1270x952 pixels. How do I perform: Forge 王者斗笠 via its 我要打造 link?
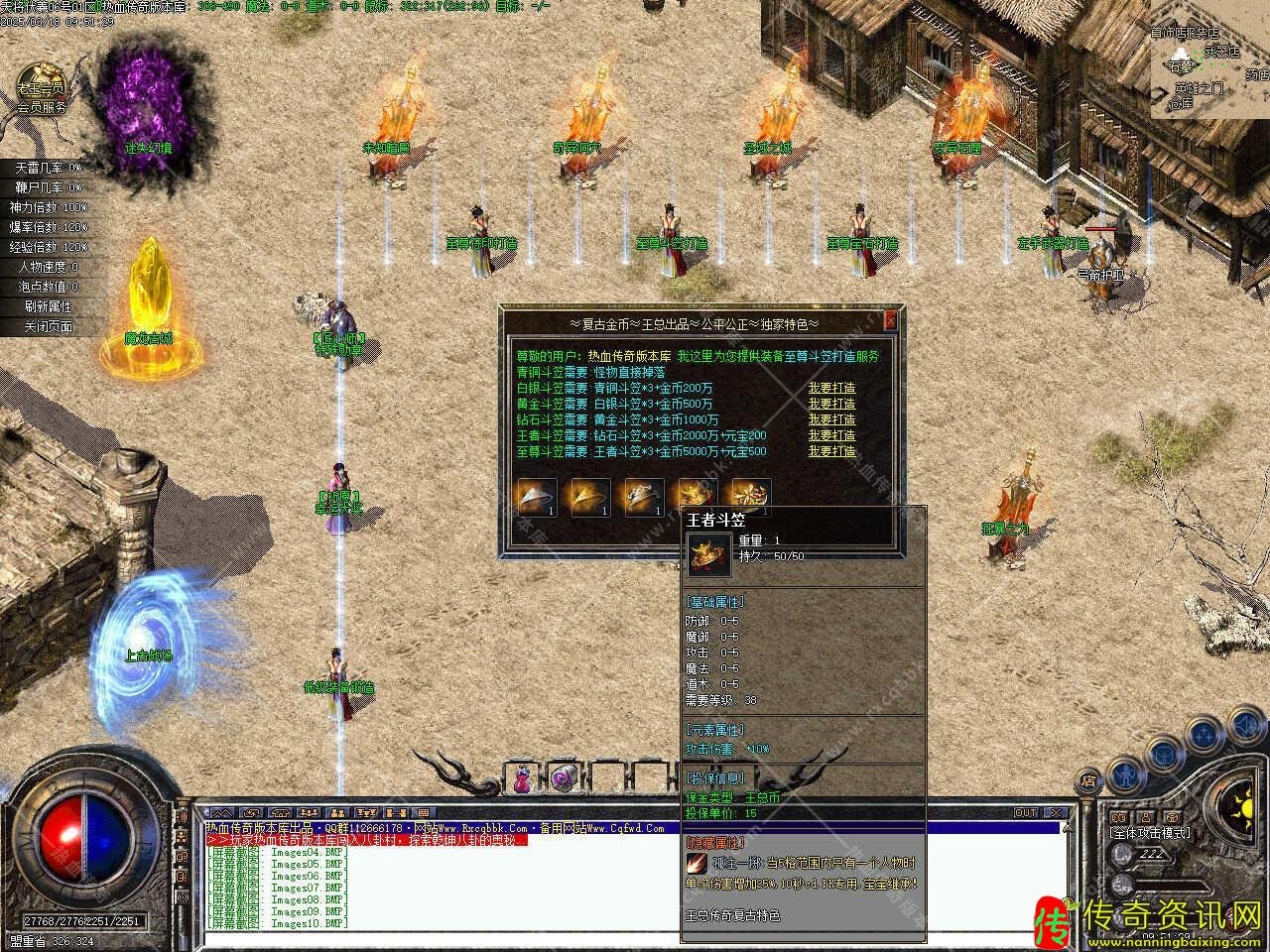[x=831, y=435]
